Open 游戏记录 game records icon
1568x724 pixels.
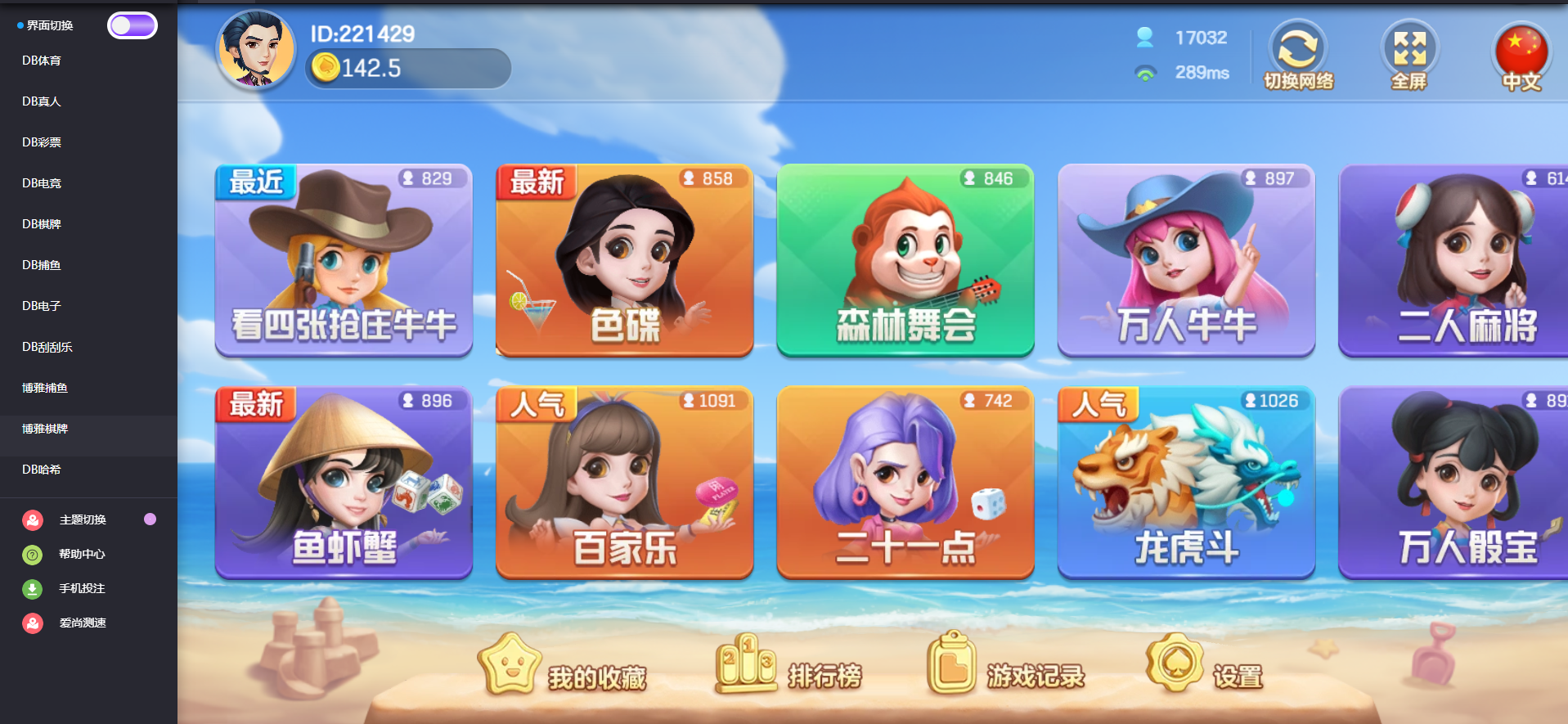[951, 663]
